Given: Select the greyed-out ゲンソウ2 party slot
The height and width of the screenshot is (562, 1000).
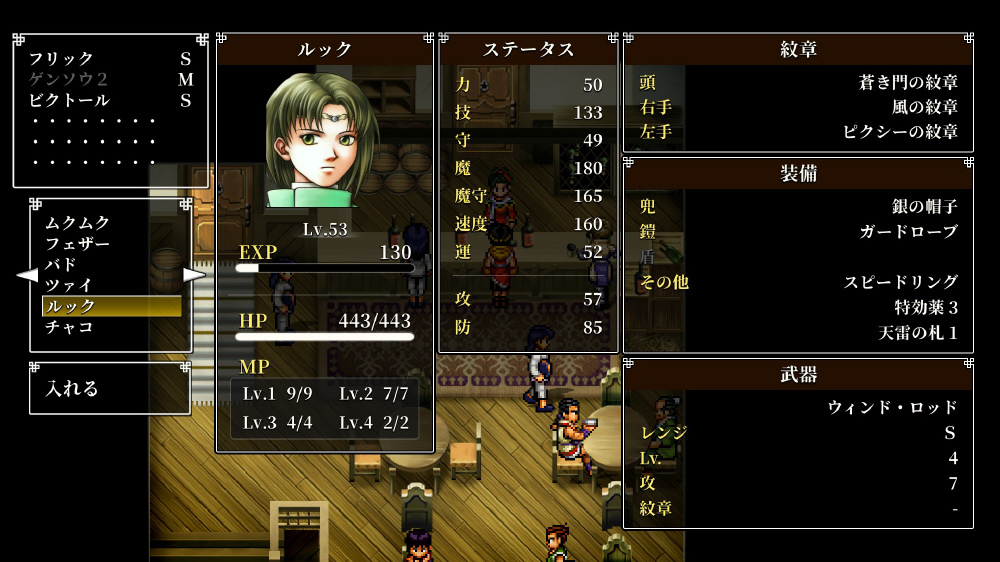Looking at the screenshot, I should pyautogui.click(x=68, y=80).
